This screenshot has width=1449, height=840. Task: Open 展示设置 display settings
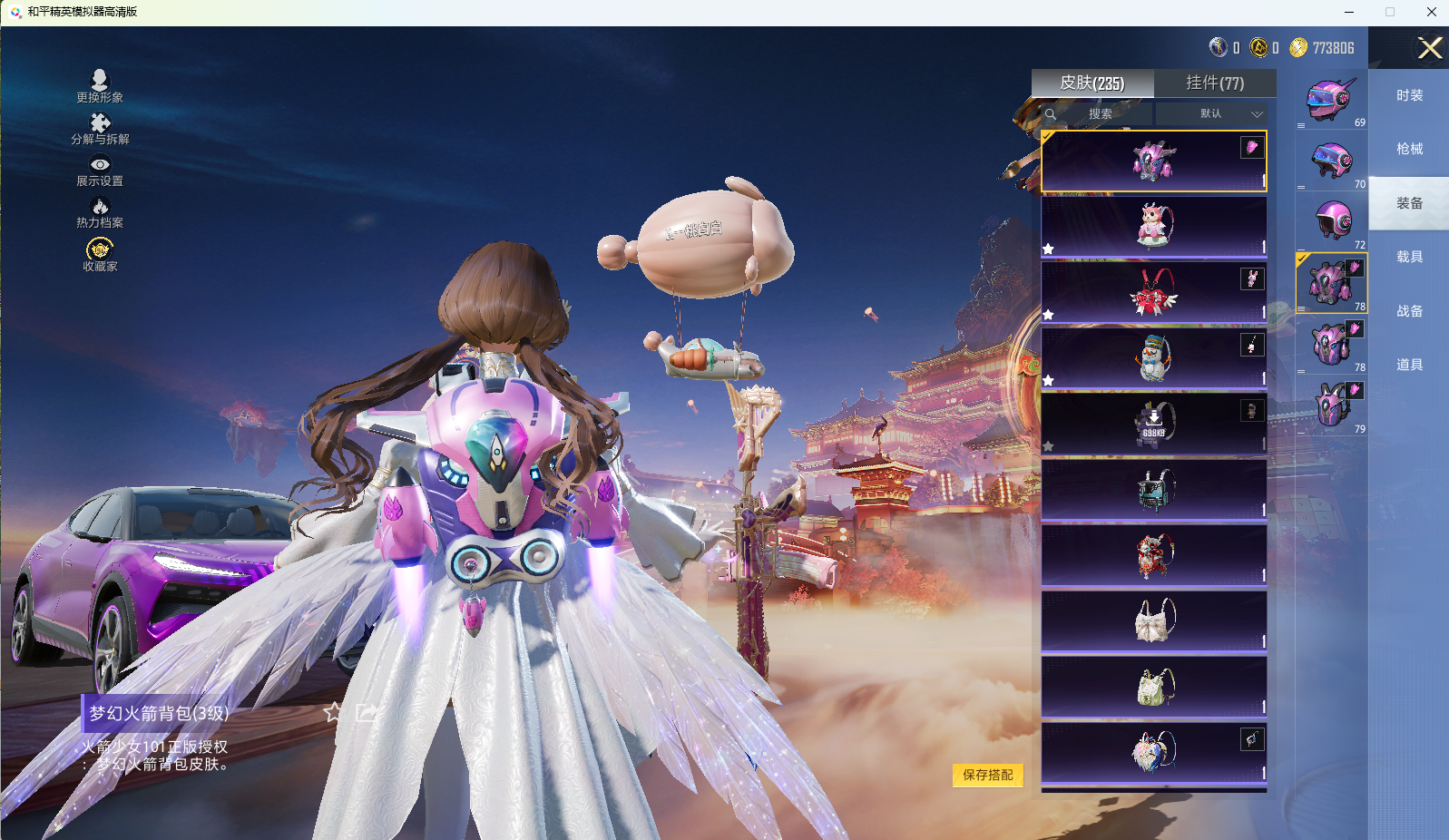(x=100, y=171)
